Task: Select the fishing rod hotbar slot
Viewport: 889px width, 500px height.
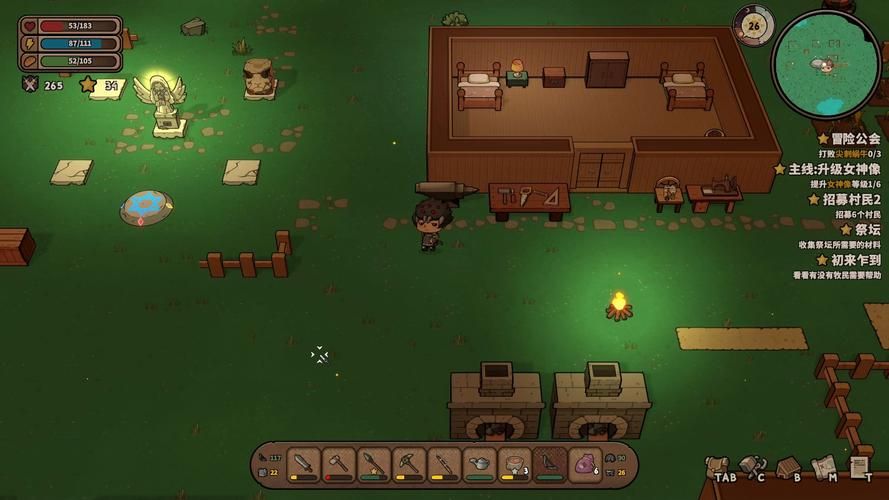Action: 444,465
